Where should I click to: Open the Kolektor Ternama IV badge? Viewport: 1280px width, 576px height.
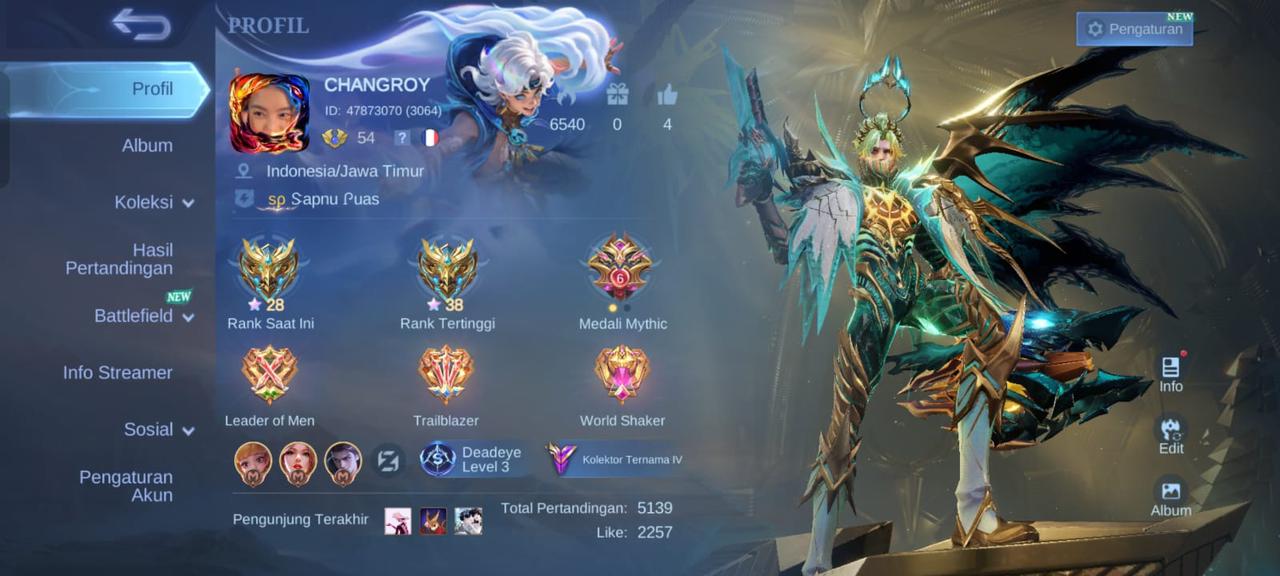(x=617, y=459)
